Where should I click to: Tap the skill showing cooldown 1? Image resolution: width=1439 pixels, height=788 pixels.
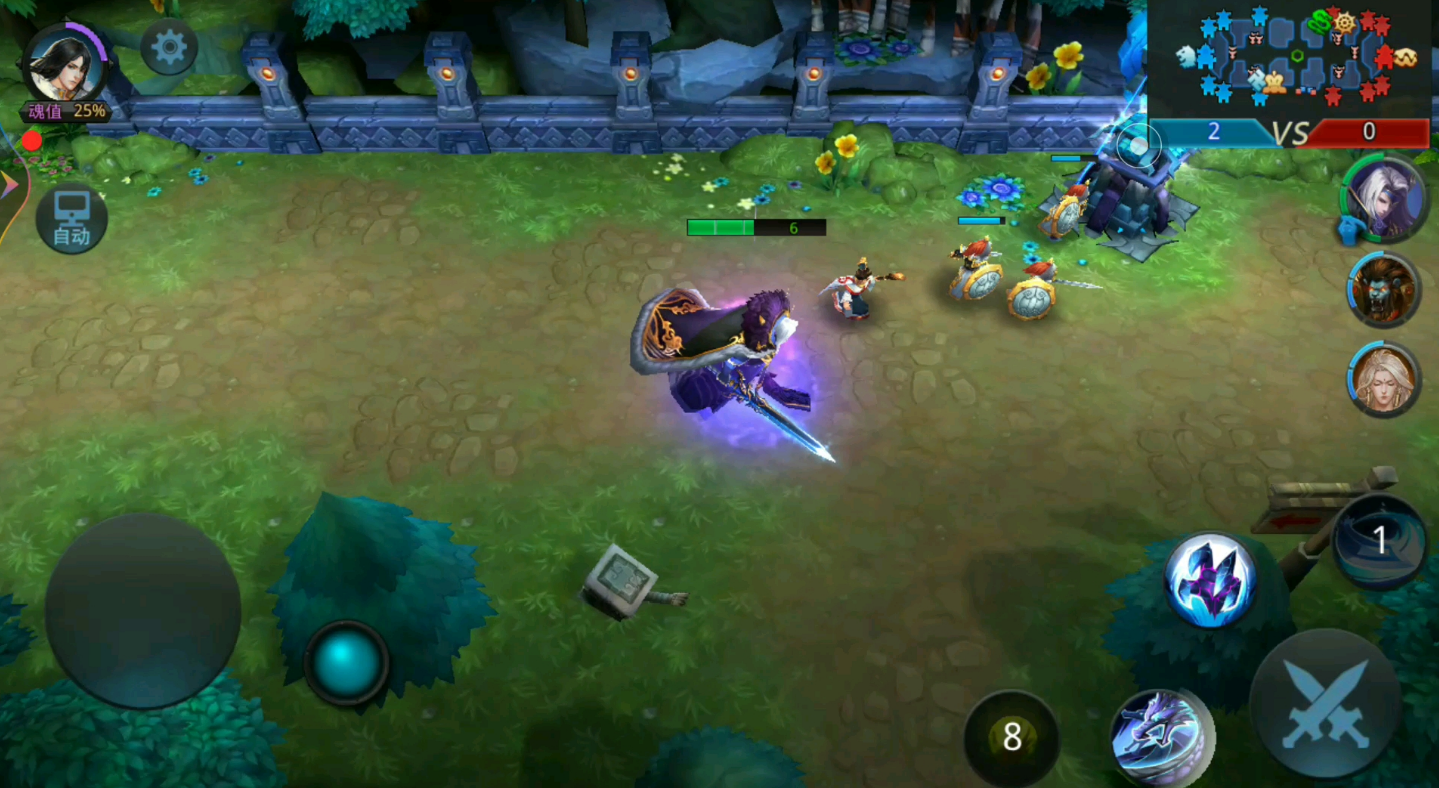tap(1380, 541)
